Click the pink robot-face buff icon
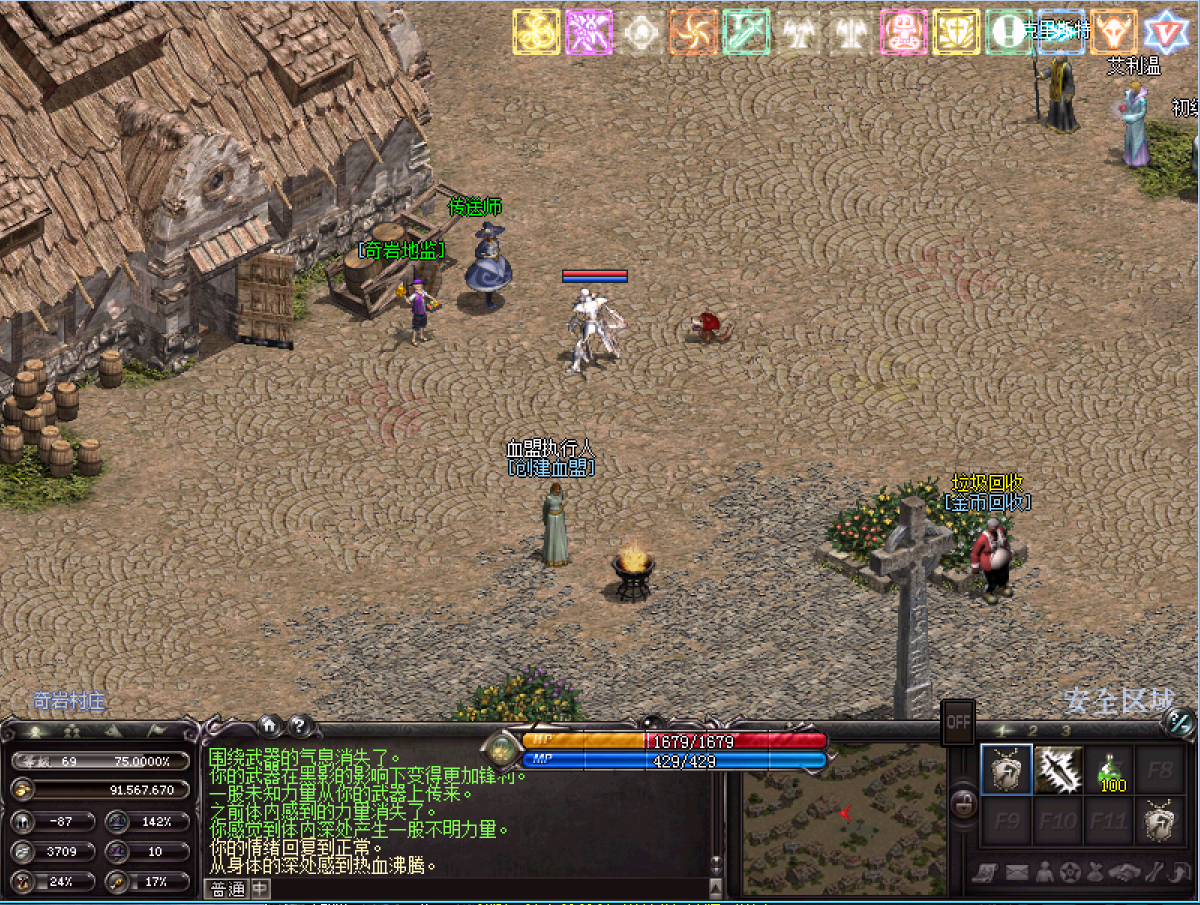Screen dimensions: 1200x905 (904, 32)
